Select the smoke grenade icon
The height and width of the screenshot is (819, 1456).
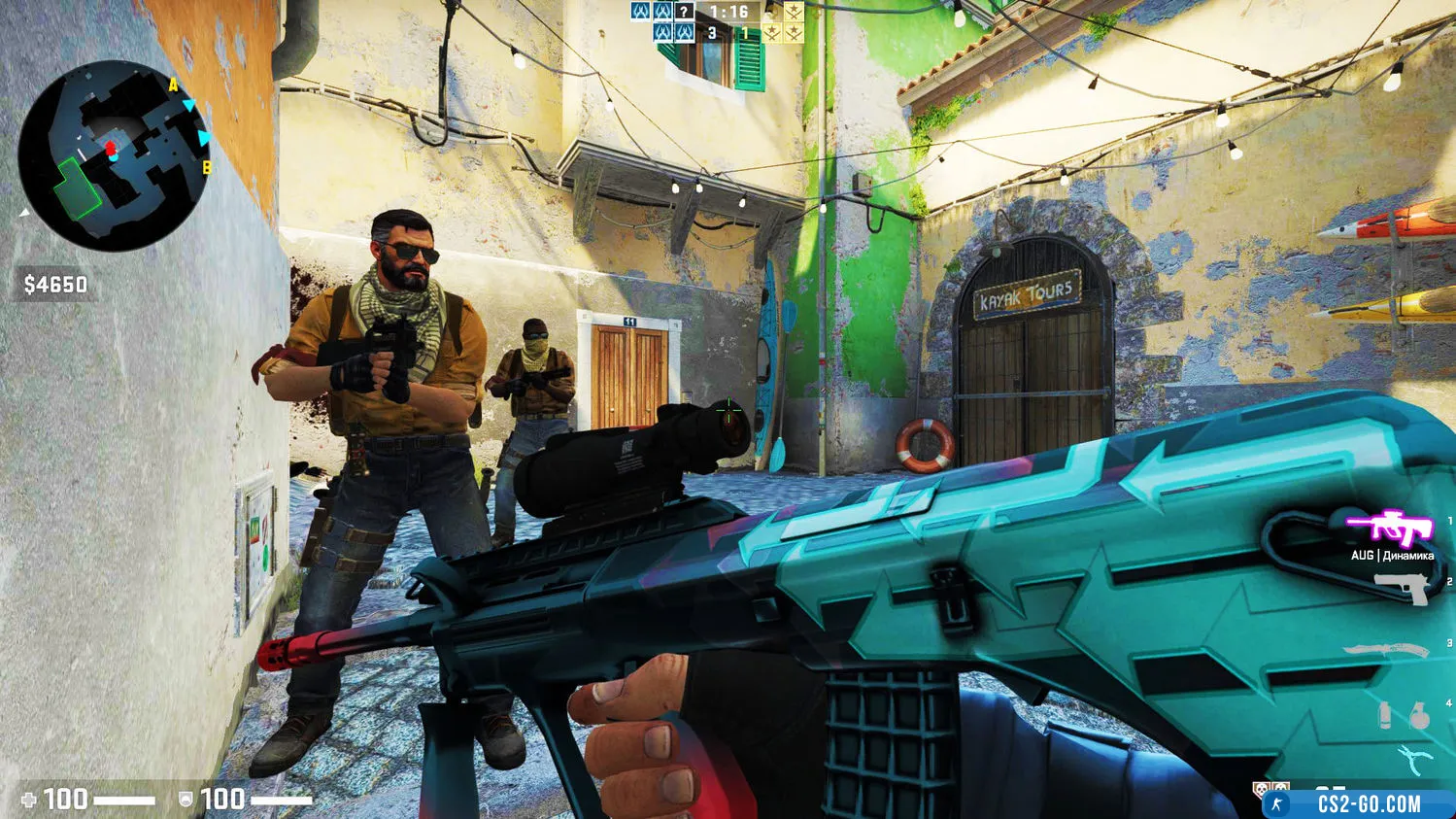(x=1385, y=715)
